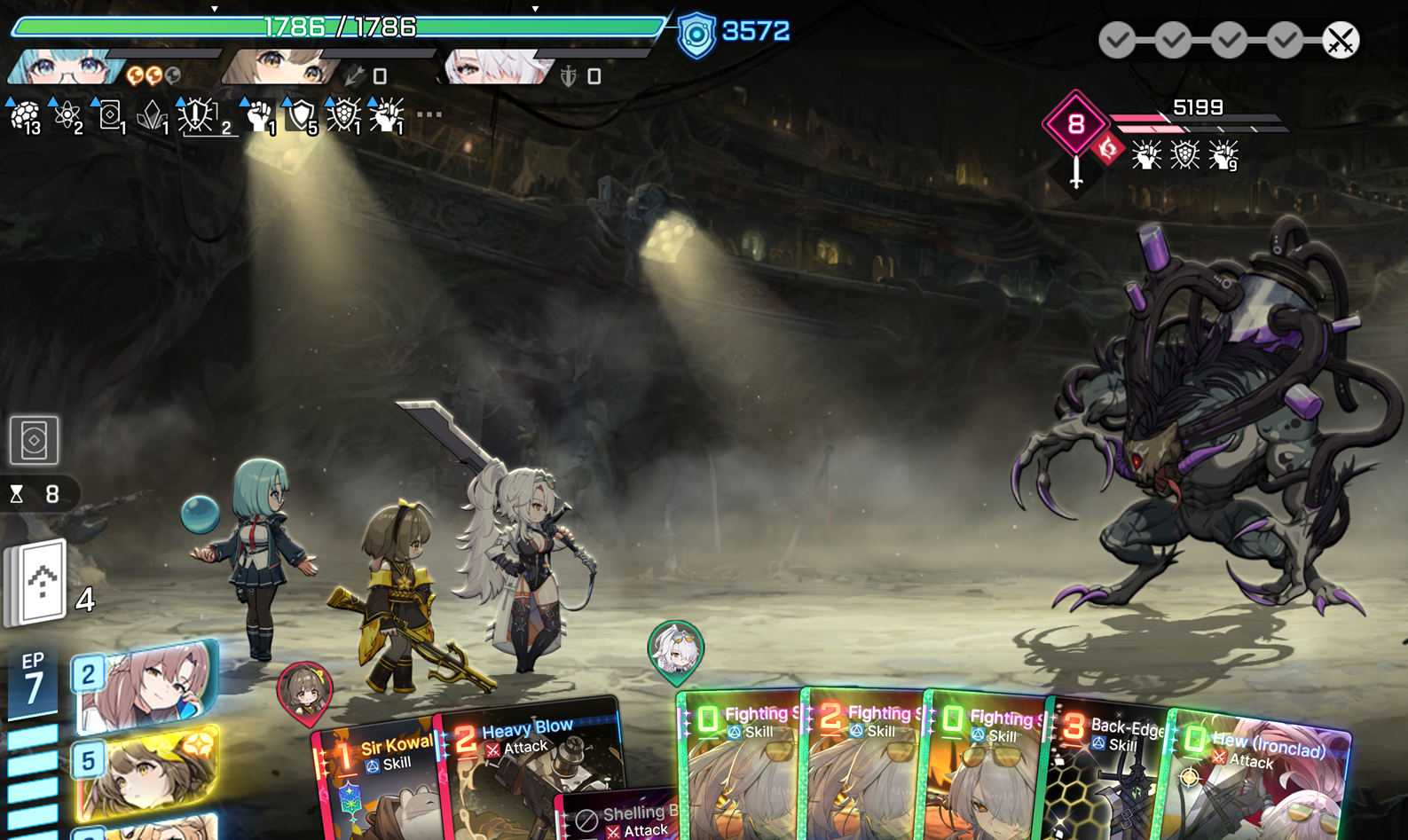Image resolution: width=1408 pixels, height=840 pixels.
Task: Click the enemy action counter diamond showing 8
Action: coord(1075,123)
